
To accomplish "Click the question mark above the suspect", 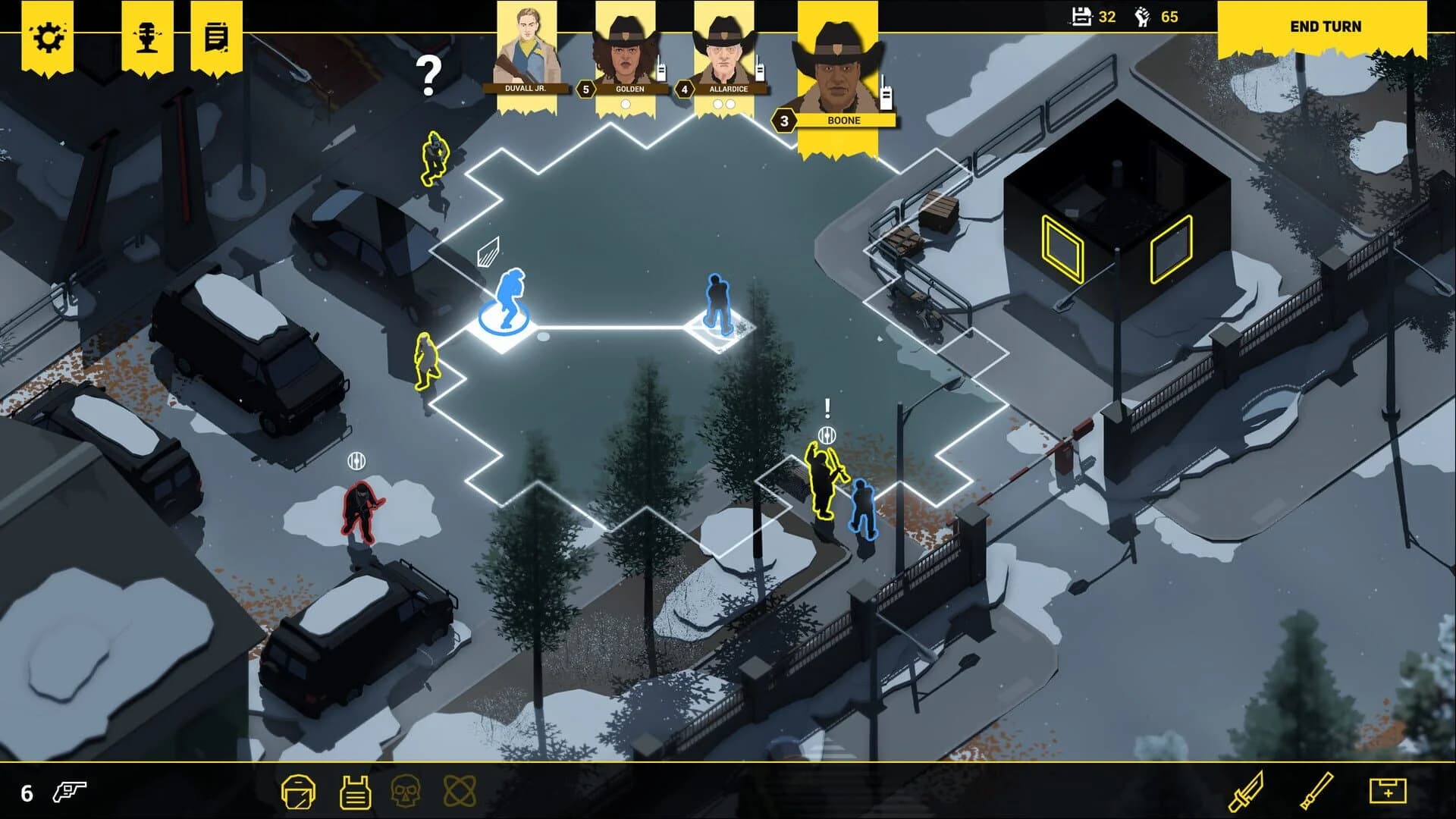I will [430, 76].
